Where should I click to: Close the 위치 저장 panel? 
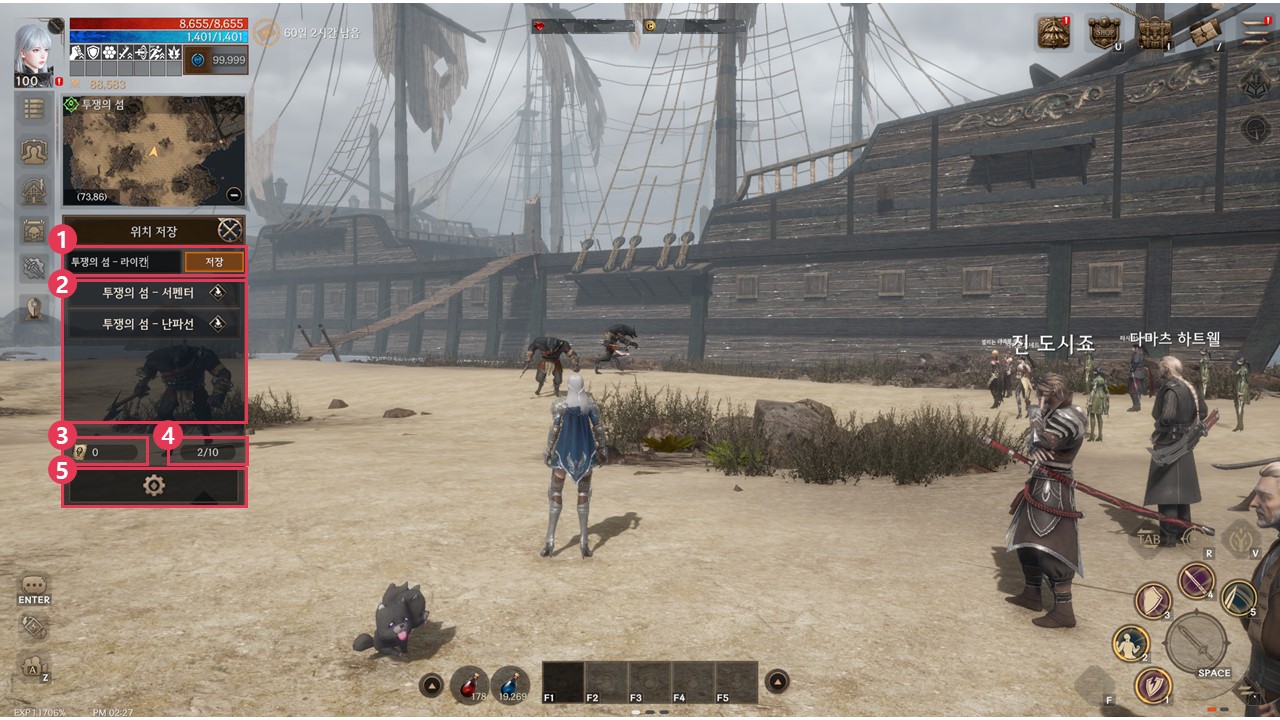point(231,231)
